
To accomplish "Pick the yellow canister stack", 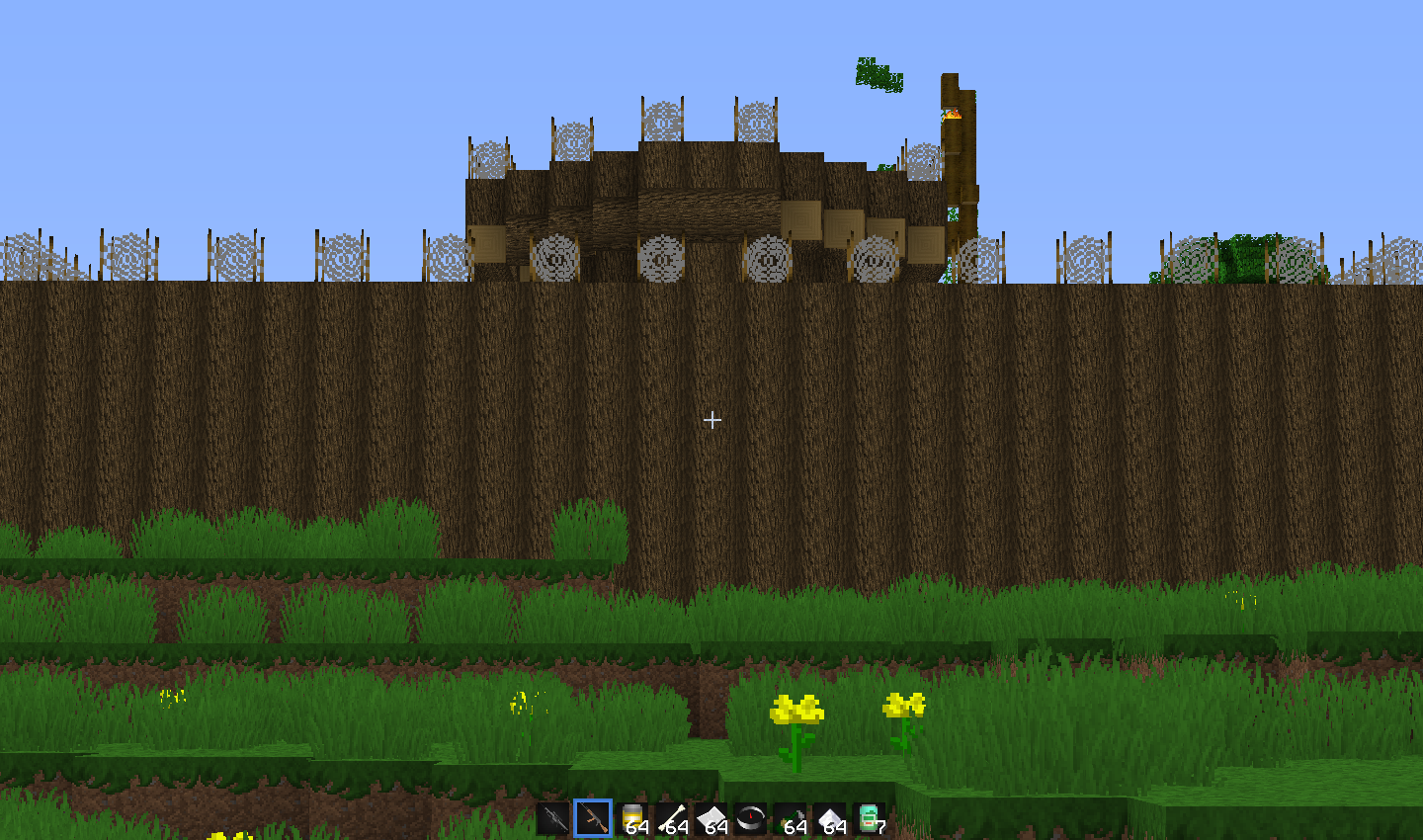I will (632, 818).
